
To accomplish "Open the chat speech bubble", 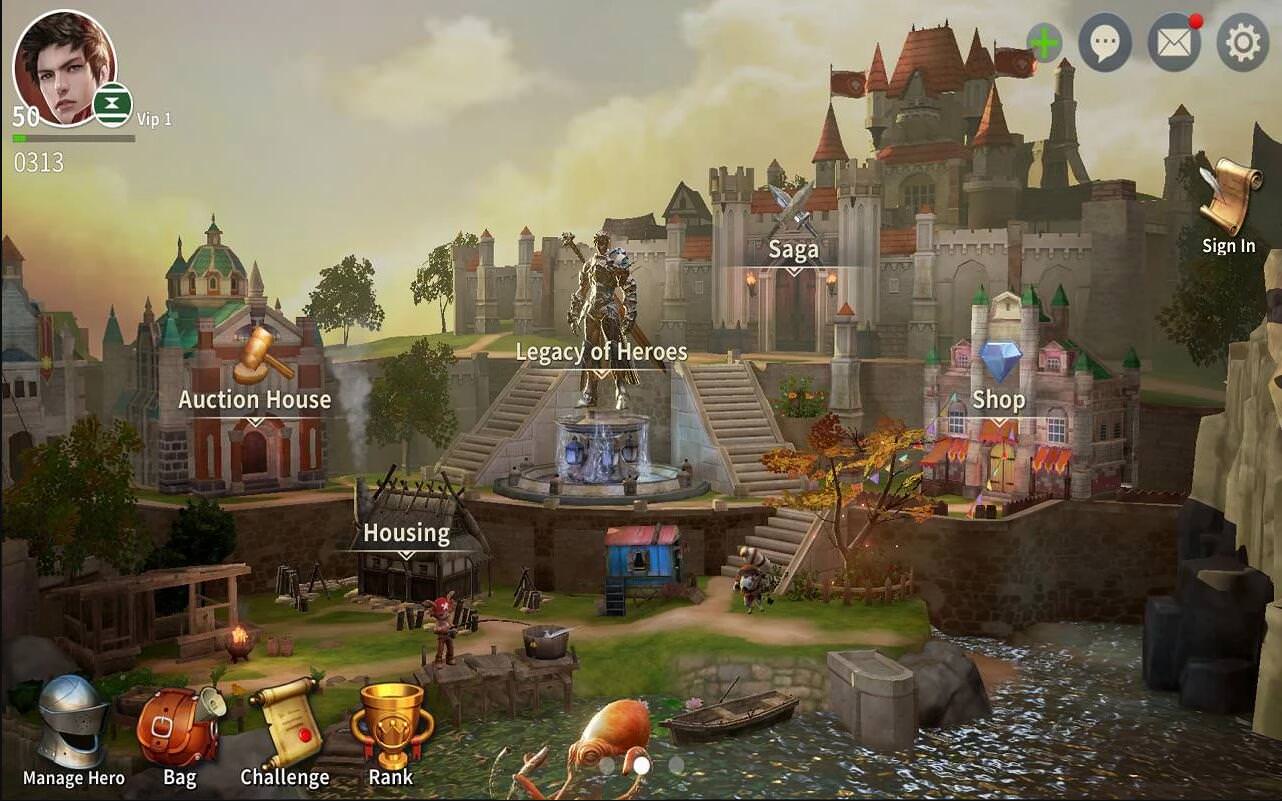I will (1105, 43).
